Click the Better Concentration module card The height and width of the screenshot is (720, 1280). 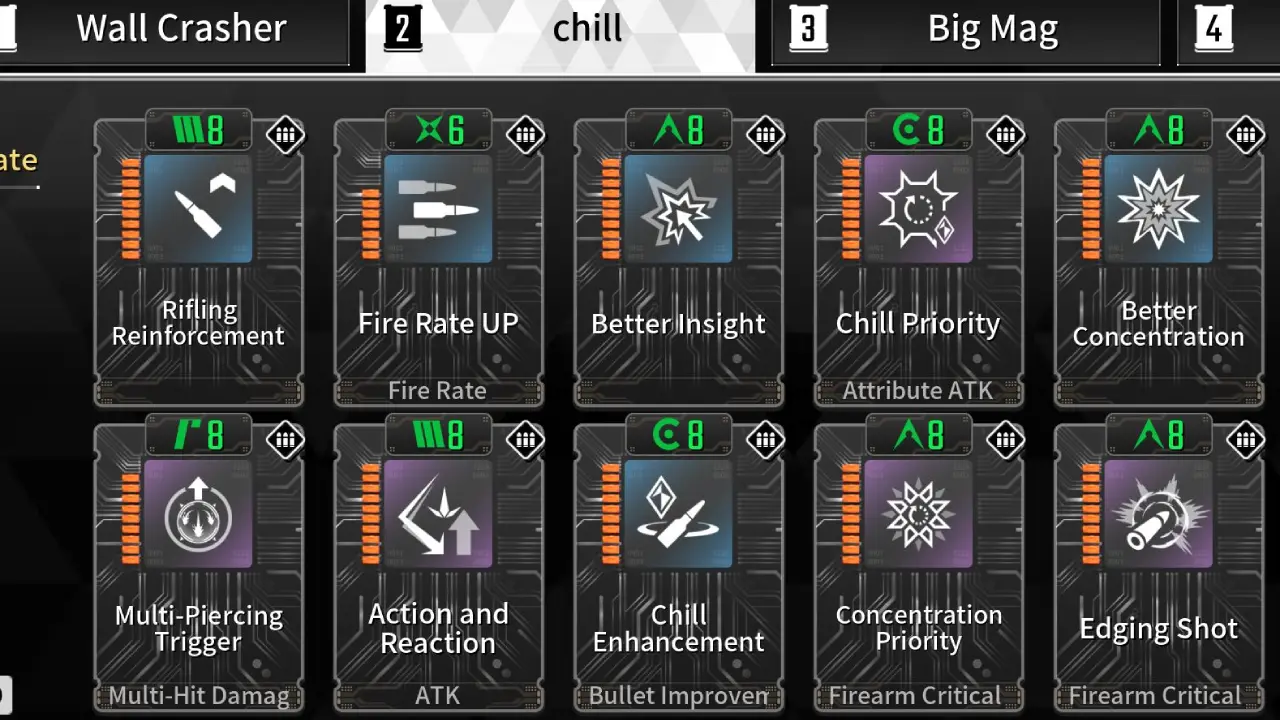(x=1158, y=260)
